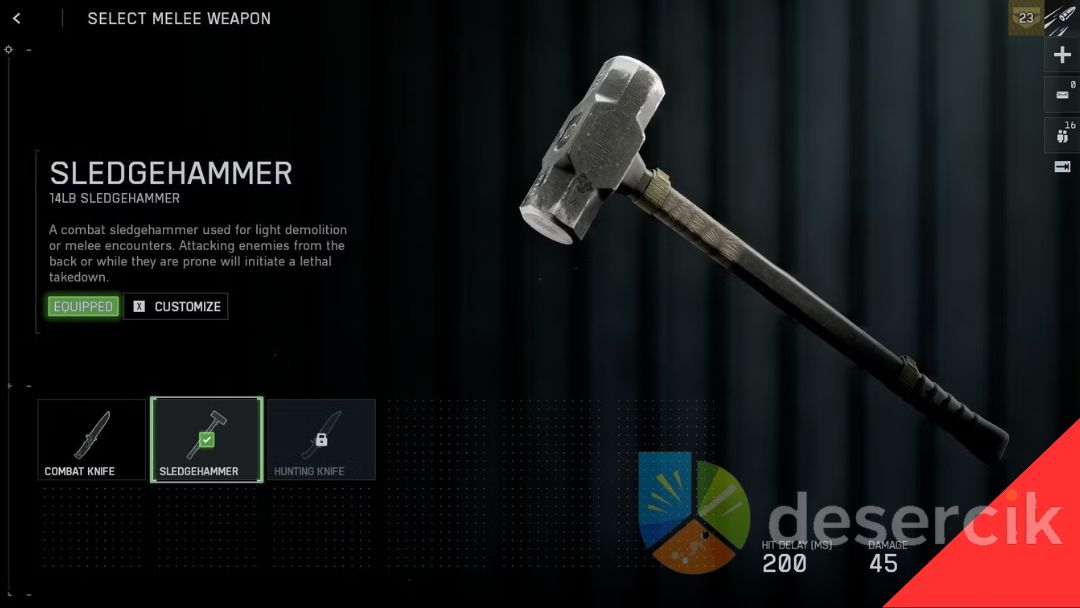Choose the Sledgehammer weapon tile

[206, 439]
